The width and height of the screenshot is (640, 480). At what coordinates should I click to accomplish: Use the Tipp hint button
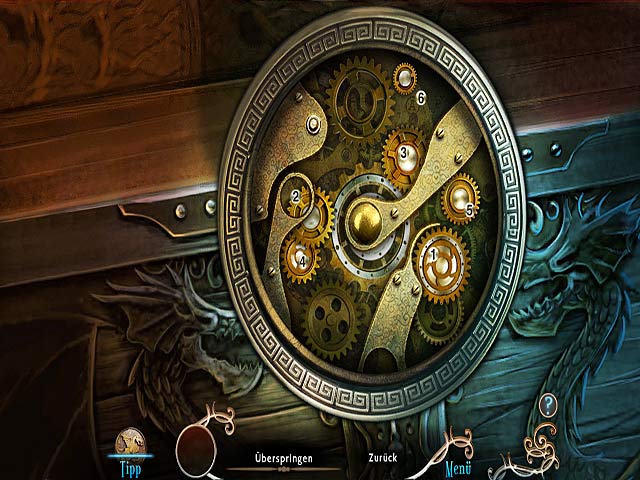point(131,447)
